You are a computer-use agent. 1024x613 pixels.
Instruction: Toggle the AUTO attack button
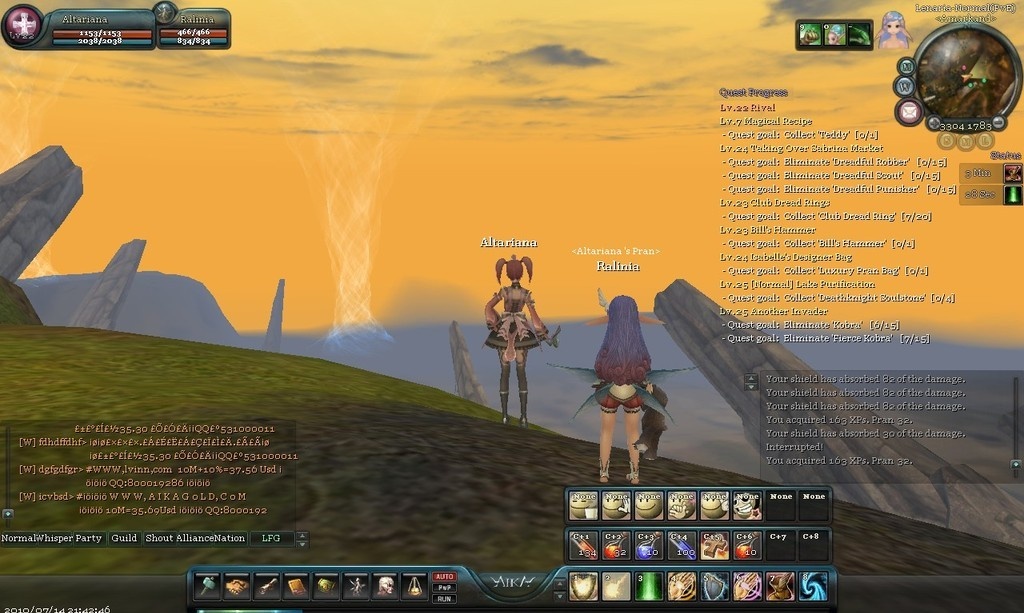[444, 576]
